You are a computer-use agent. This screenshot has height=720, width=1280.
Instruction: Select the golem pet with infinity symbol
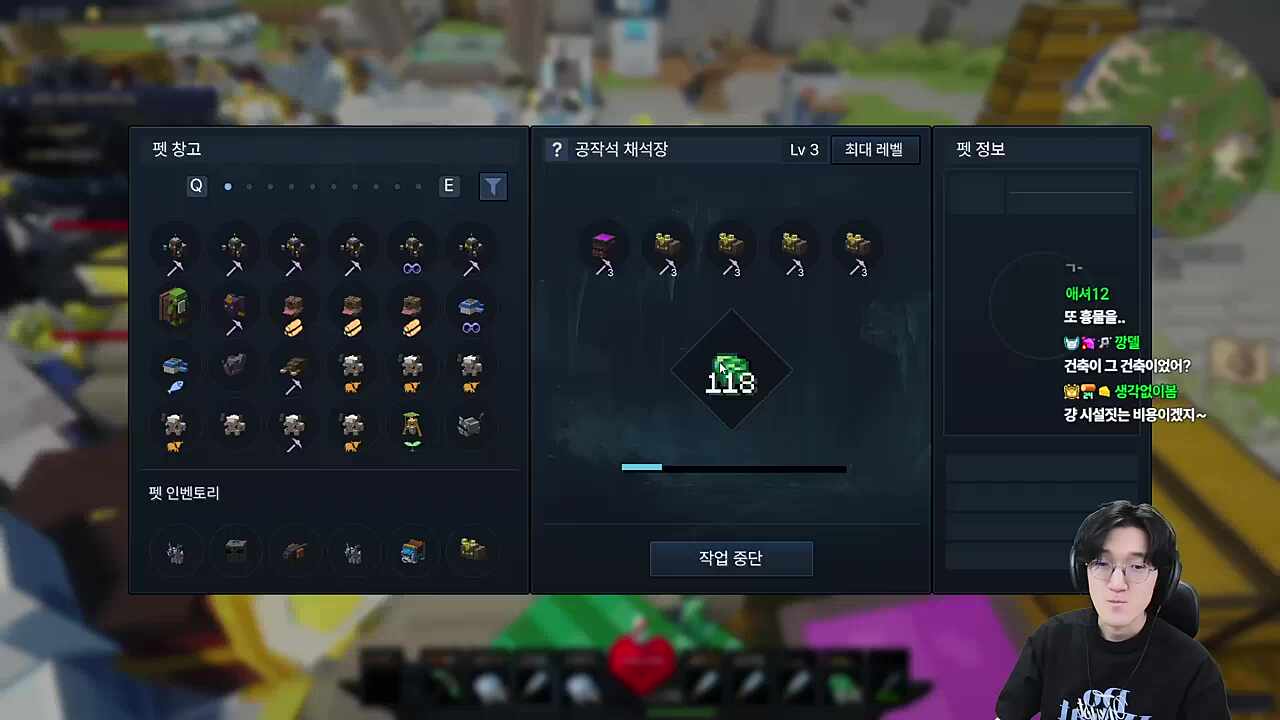(411, 248)
